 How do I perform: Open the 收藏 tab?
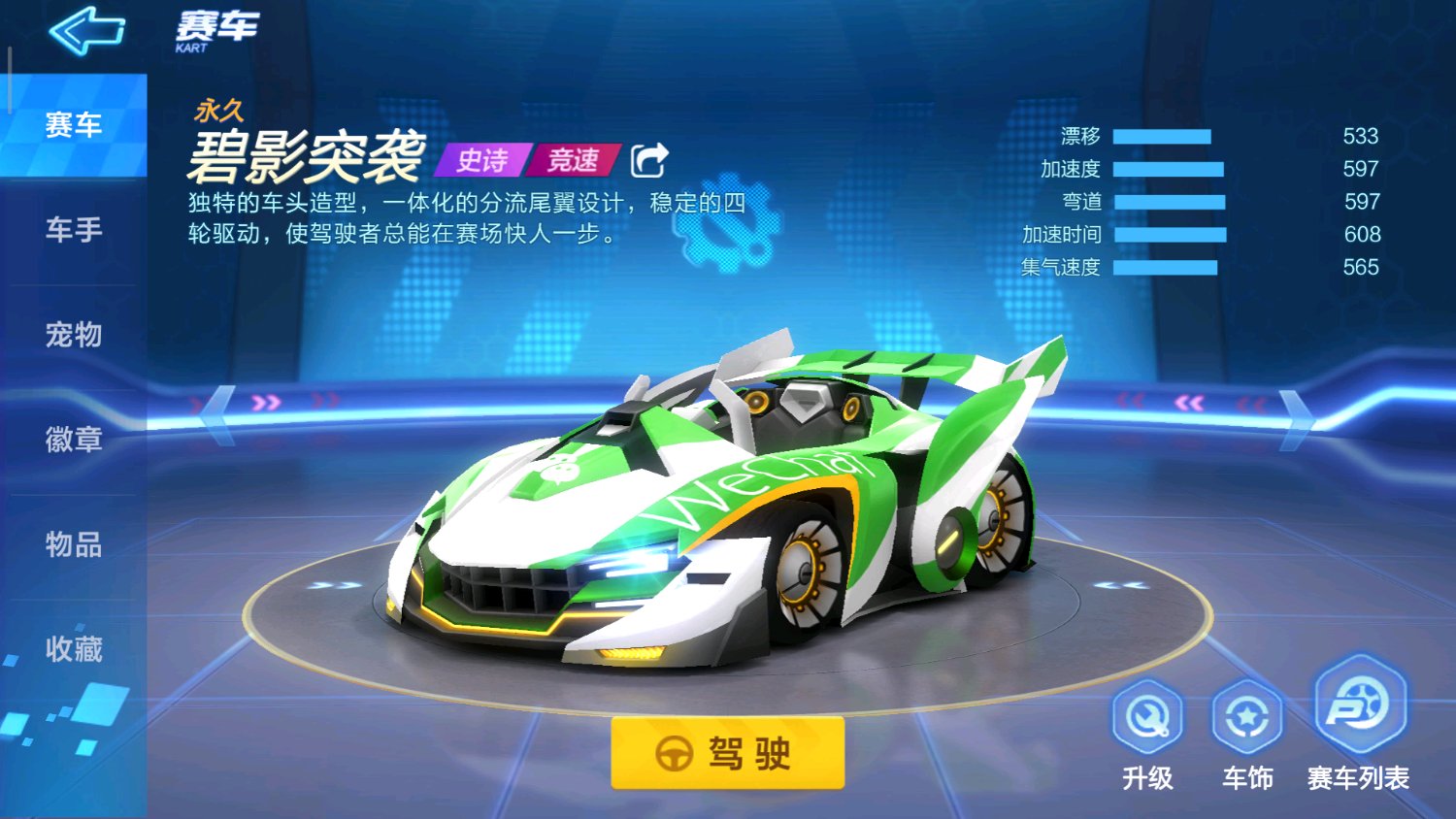pos(74,649)
